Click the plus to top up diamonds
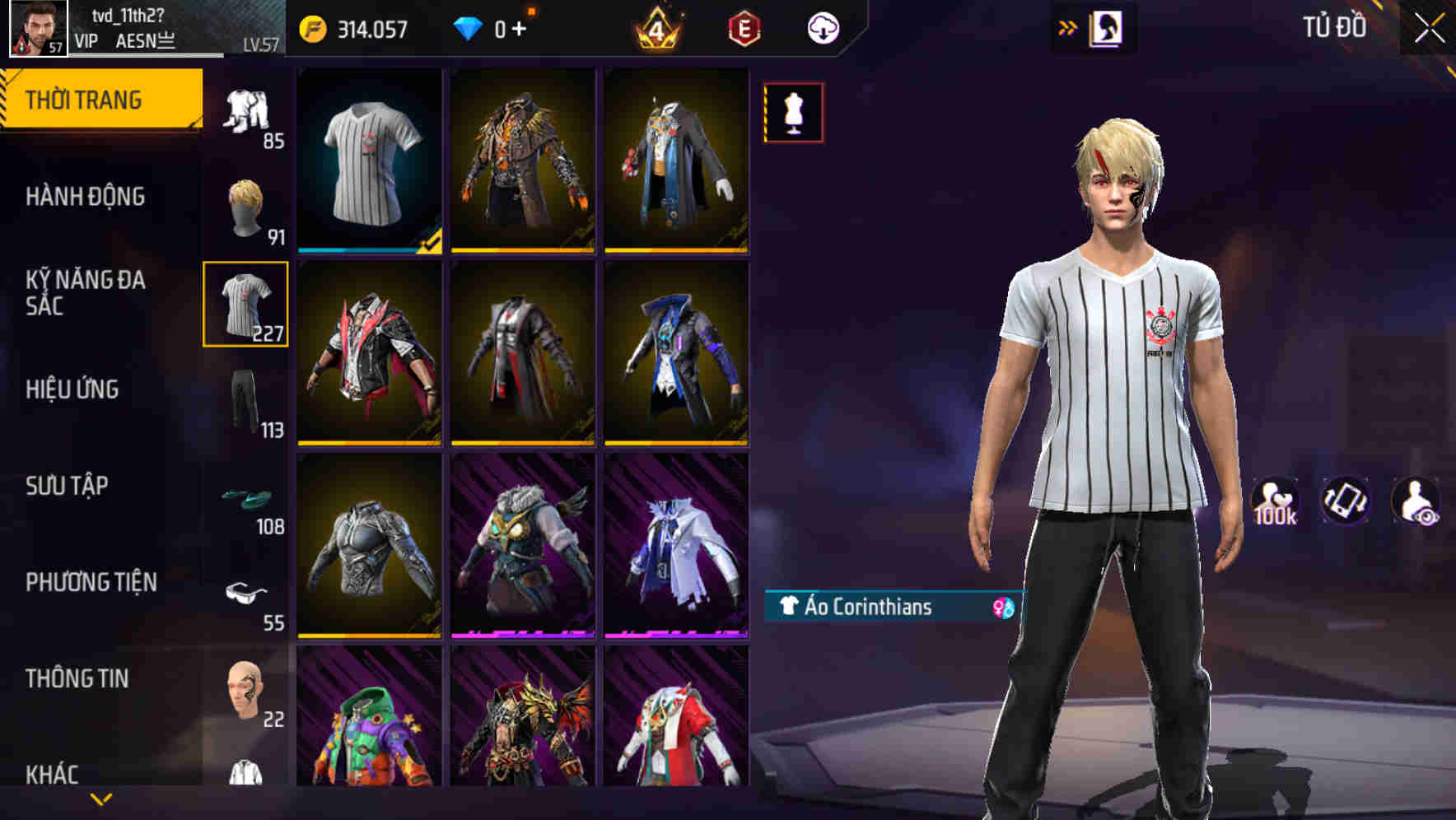The height and width of the screenshot is (820, 1456). (x=520, y=26)
